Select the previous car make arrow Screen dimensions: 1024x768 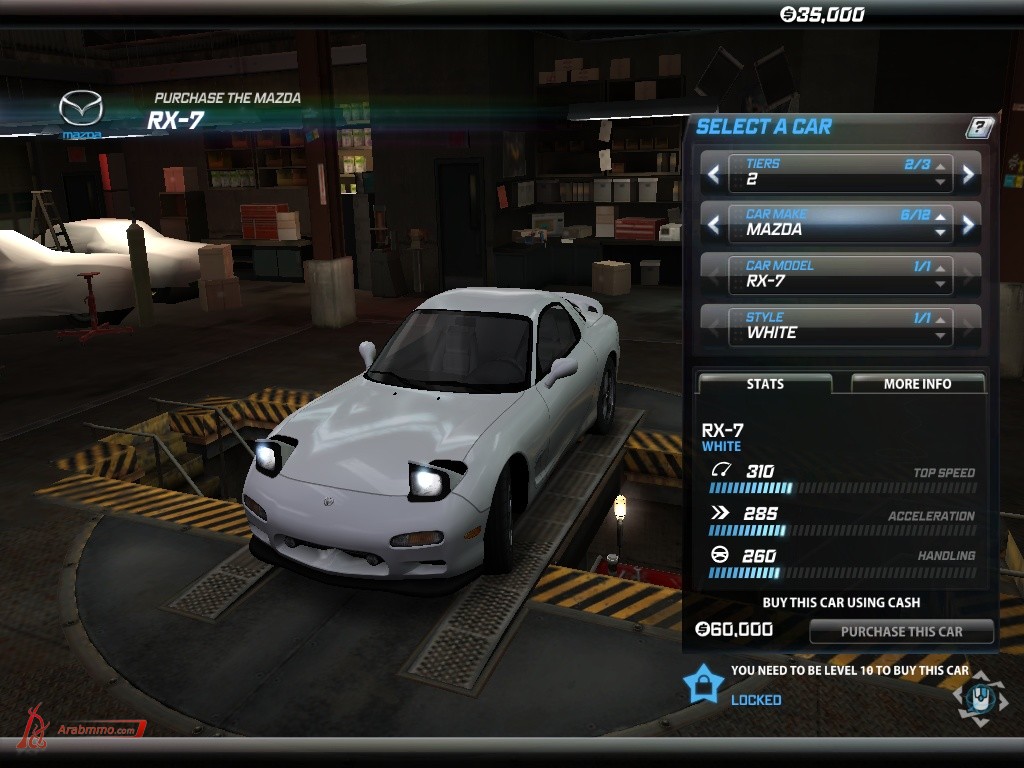(x=713, y=224)
